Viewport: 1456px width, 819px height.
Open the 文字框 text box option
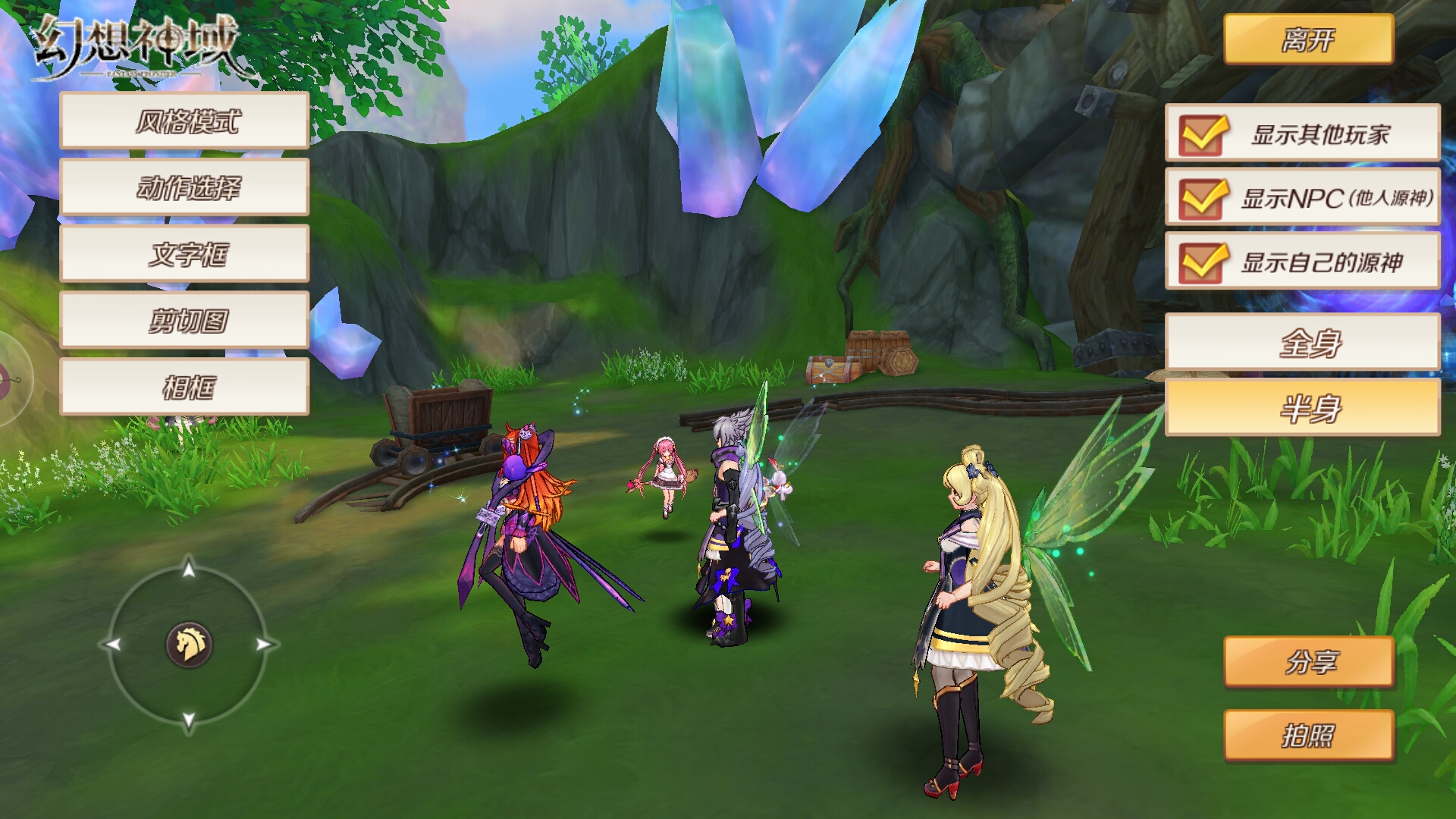184,254
